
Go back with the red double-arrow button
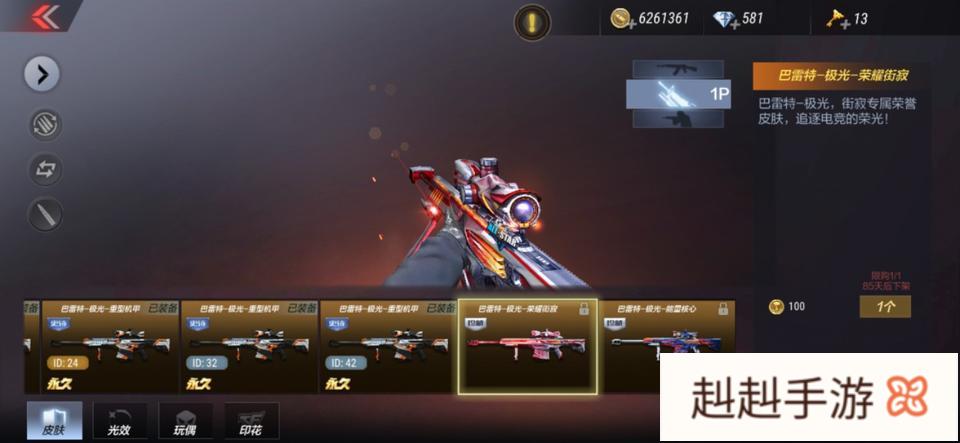[43, 18]
